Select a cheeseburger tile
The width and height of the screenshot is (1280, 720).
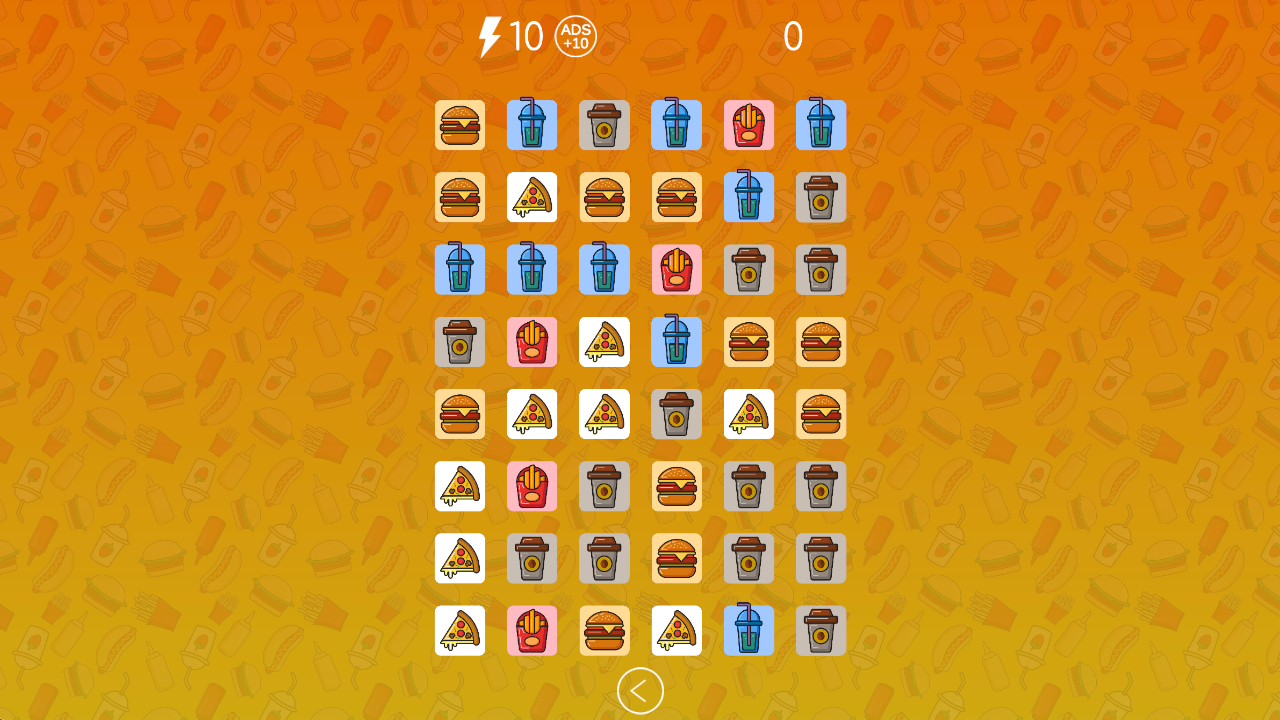point(460,125)
